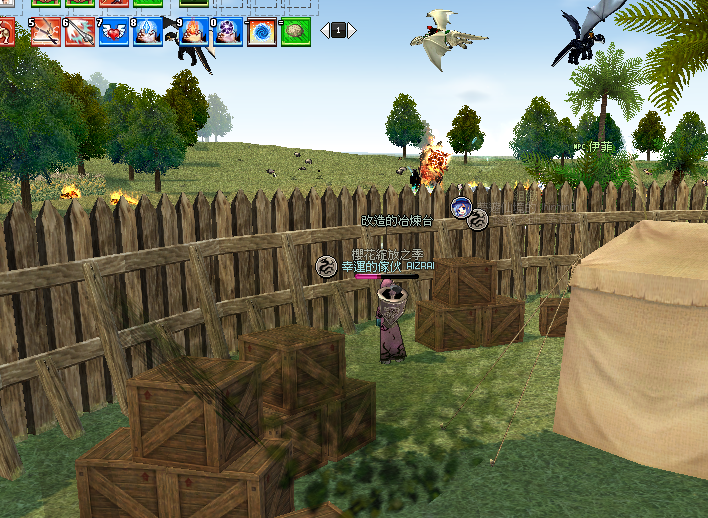This screenshot has width=708, height=518.
Task: Select the winged heart skill in slot 7
Action: [113, 31]
